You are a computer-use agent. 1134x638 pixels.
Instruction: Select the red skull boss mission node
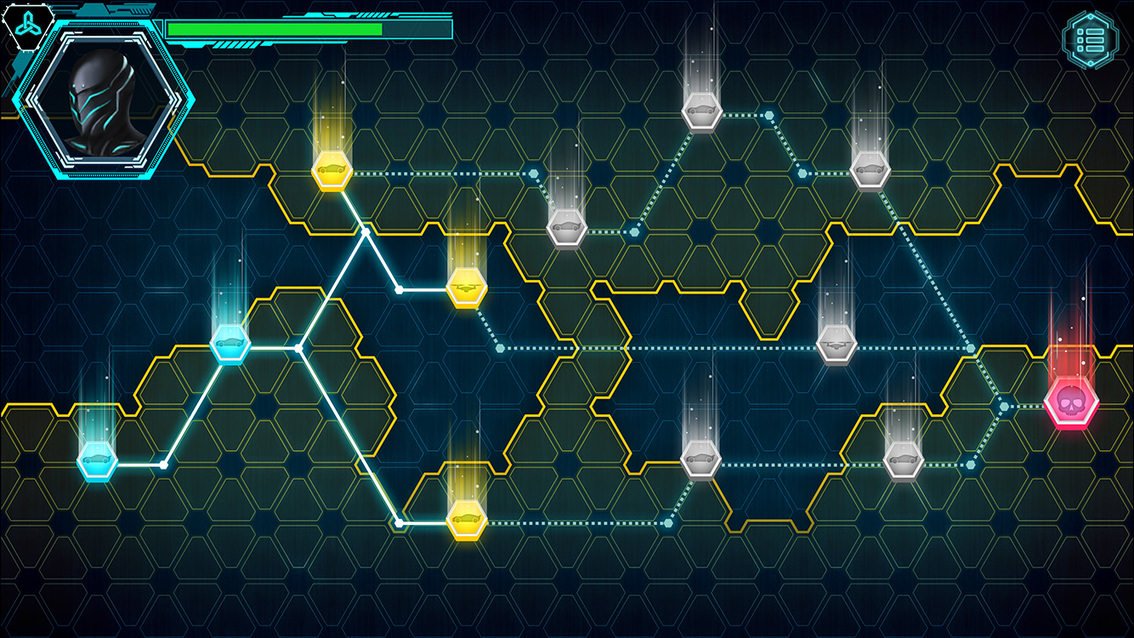(x=1071, y=404)
